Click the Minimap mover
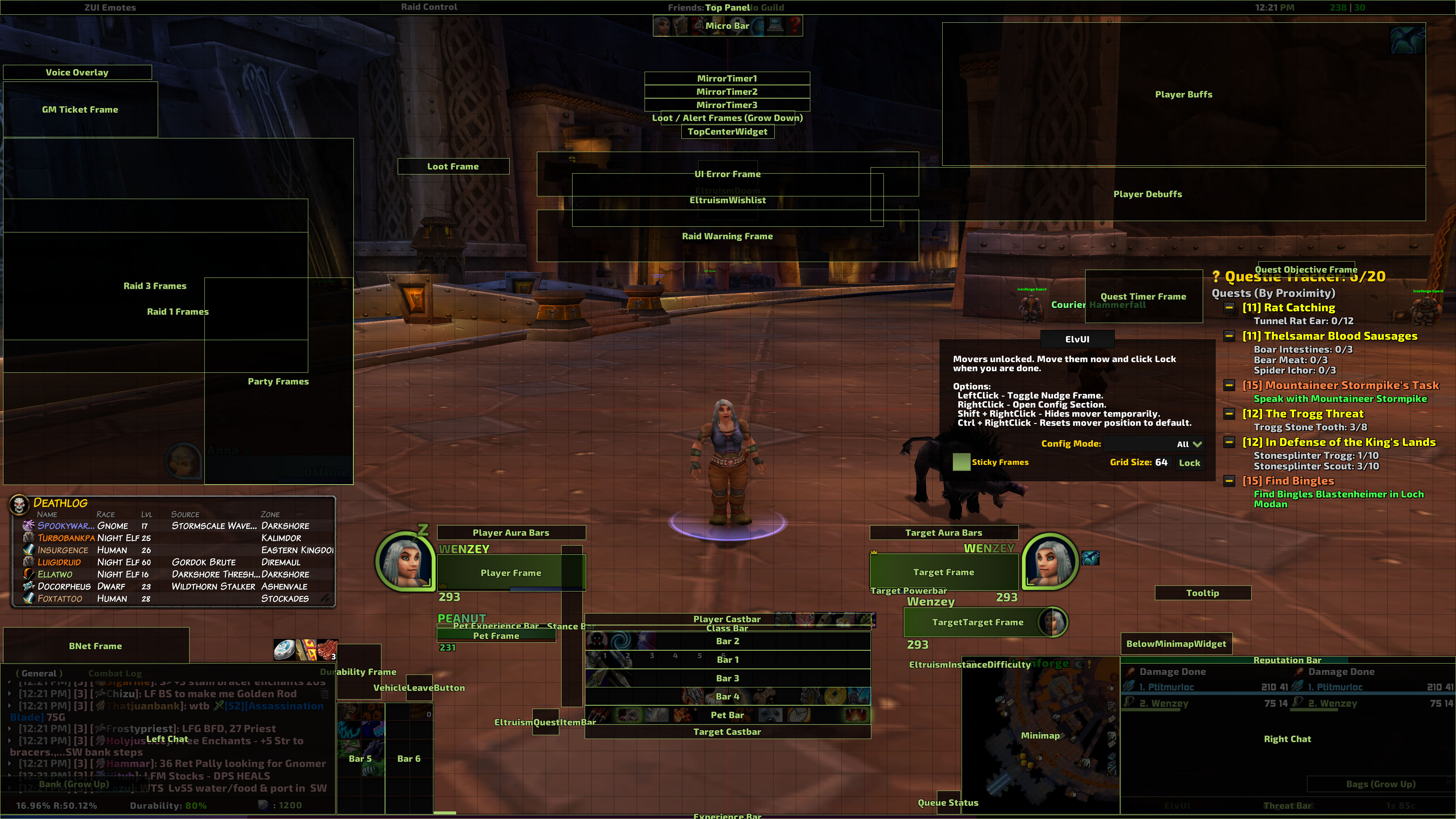 pyautogui.click(x=1040, y=735)
